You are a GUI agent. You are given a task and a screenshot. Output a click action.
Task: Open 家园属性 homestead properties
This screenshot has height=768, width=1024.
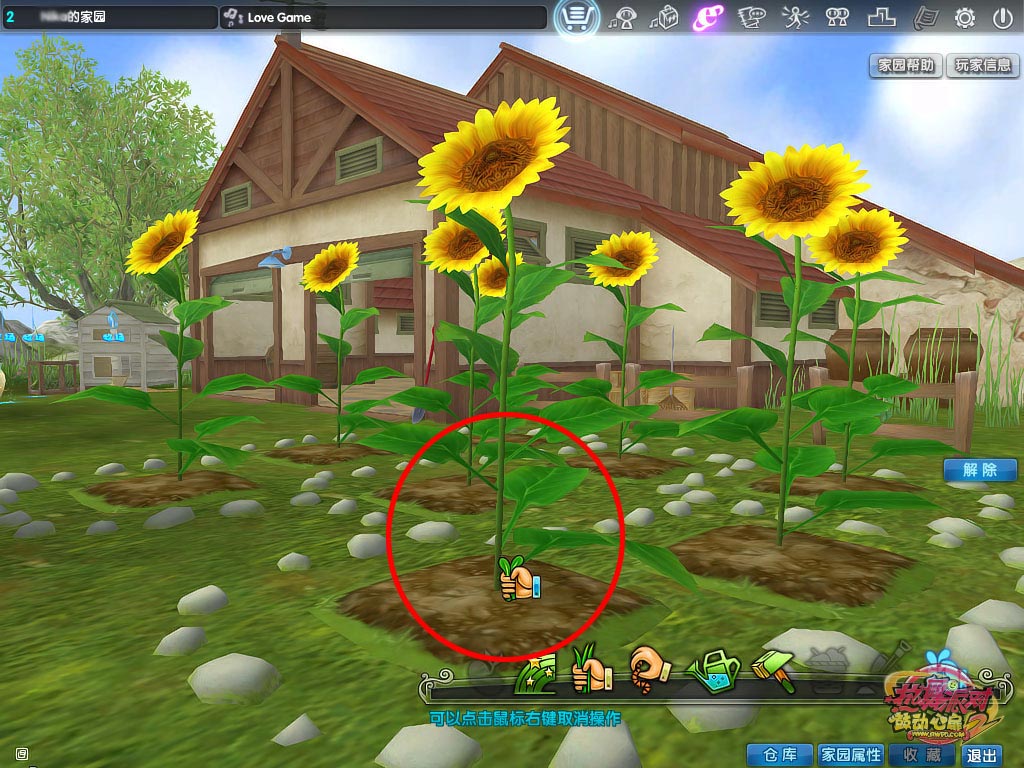851,755
